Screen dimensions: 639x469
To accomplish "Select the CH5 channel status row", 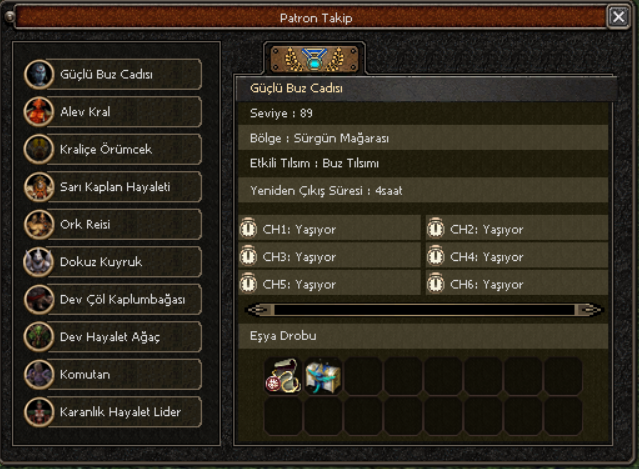I will click(x=330, y=284).
